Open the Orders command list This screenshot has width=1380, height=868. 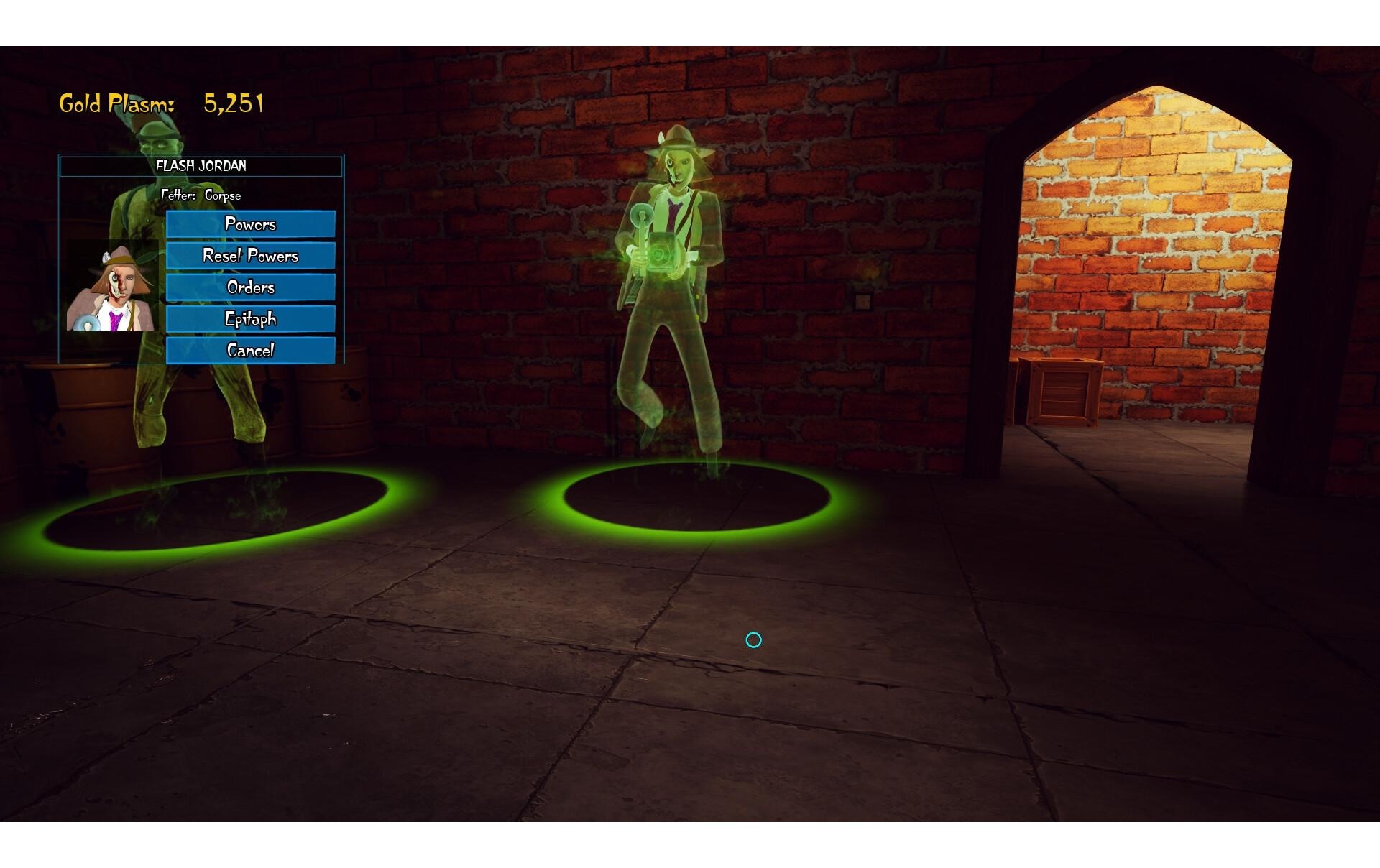click(x=250, y=287)
